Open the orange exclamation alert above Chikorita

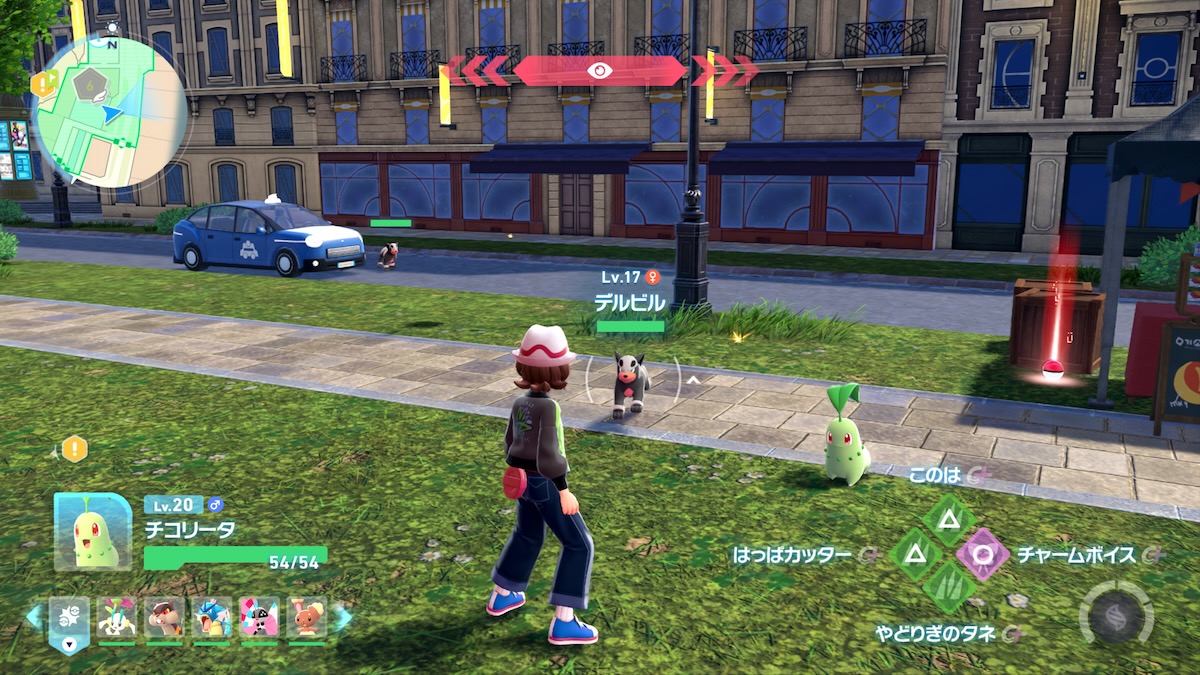[75, 449]
